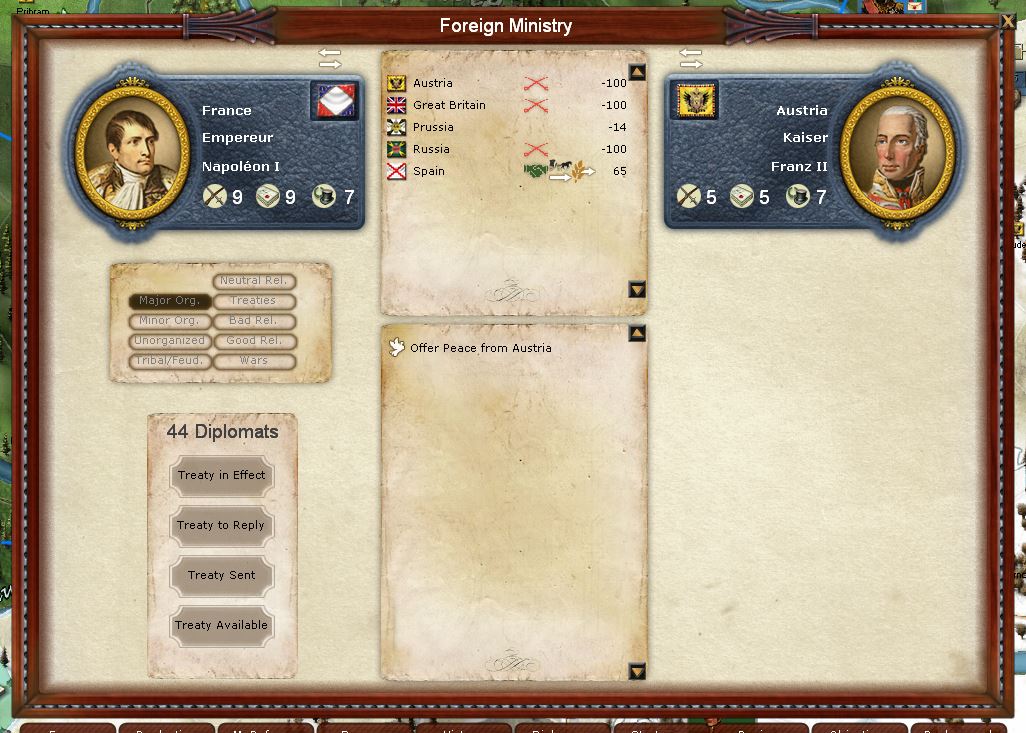
Task: Open Treaty Available options
Action: (x=221, y=626)
